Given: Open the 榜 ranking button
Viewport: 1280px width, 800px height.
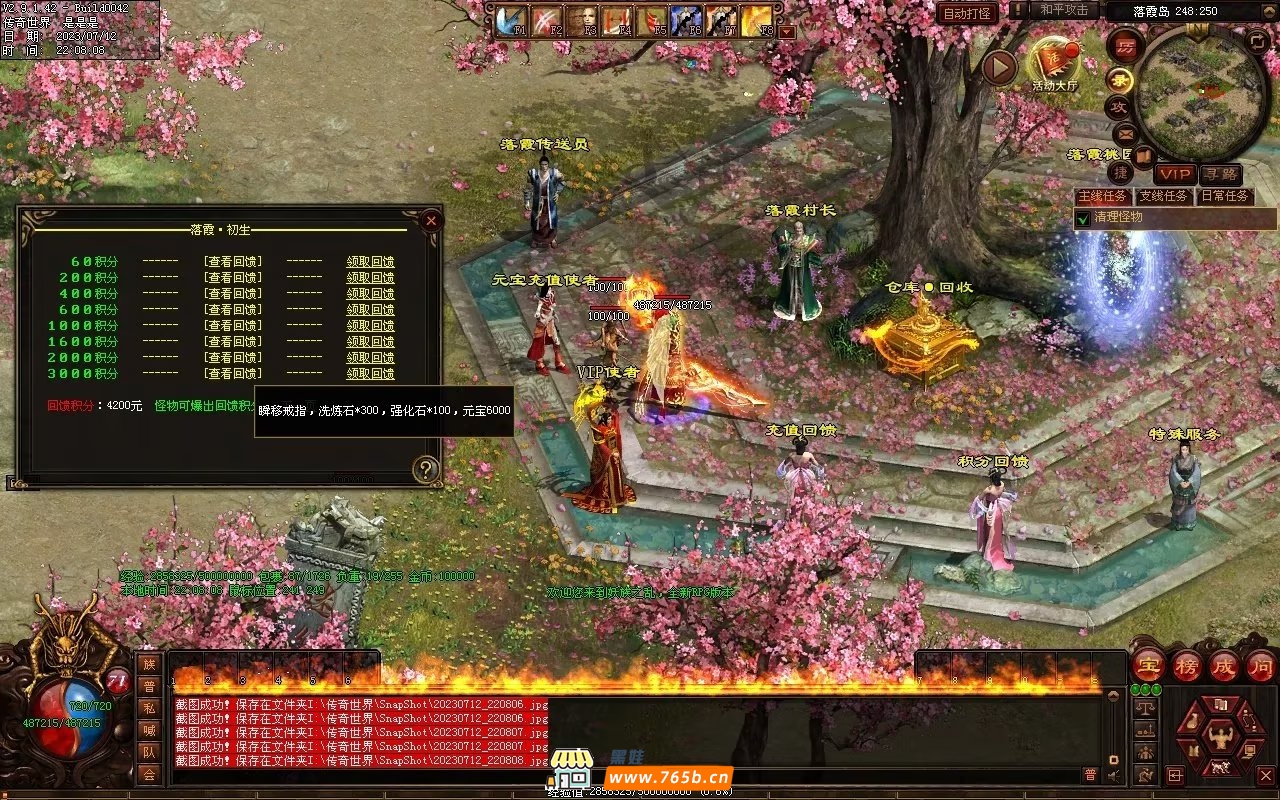Looking at the screenshot, I should click(1187, 665).
